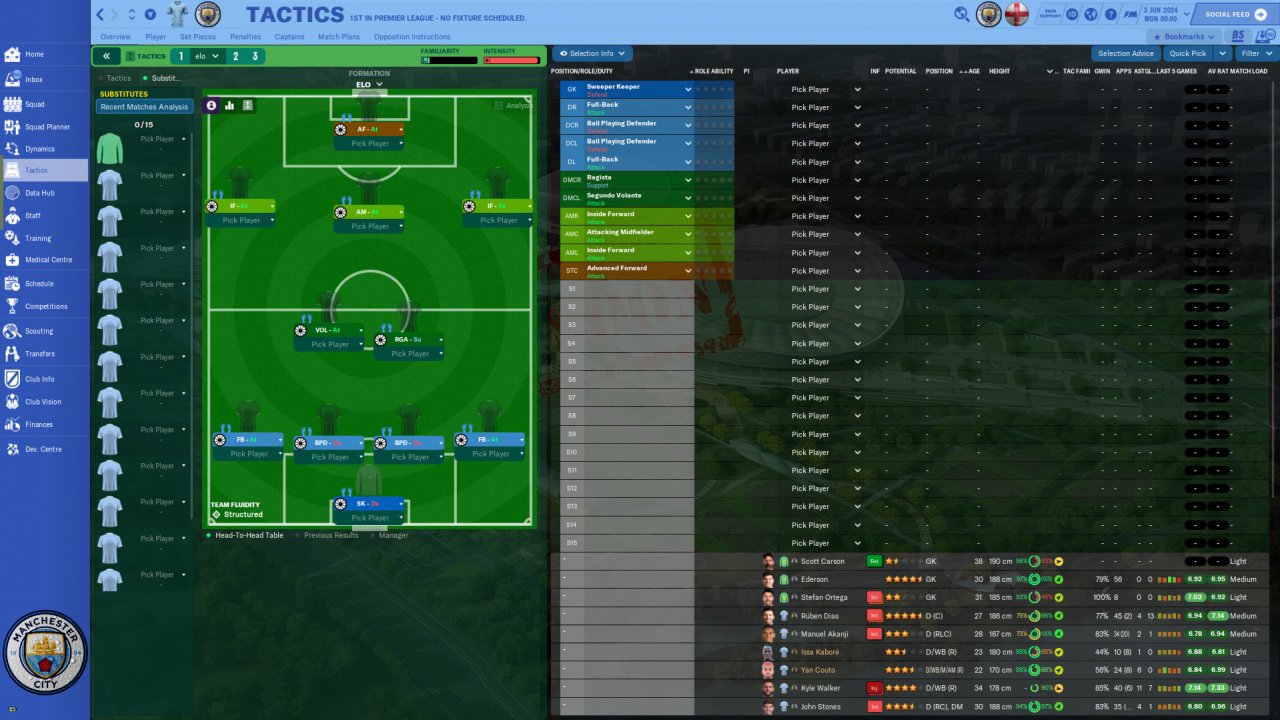Open the Bookmarks menu
The image size is (1280, 720).
(x=1185, y=37)
